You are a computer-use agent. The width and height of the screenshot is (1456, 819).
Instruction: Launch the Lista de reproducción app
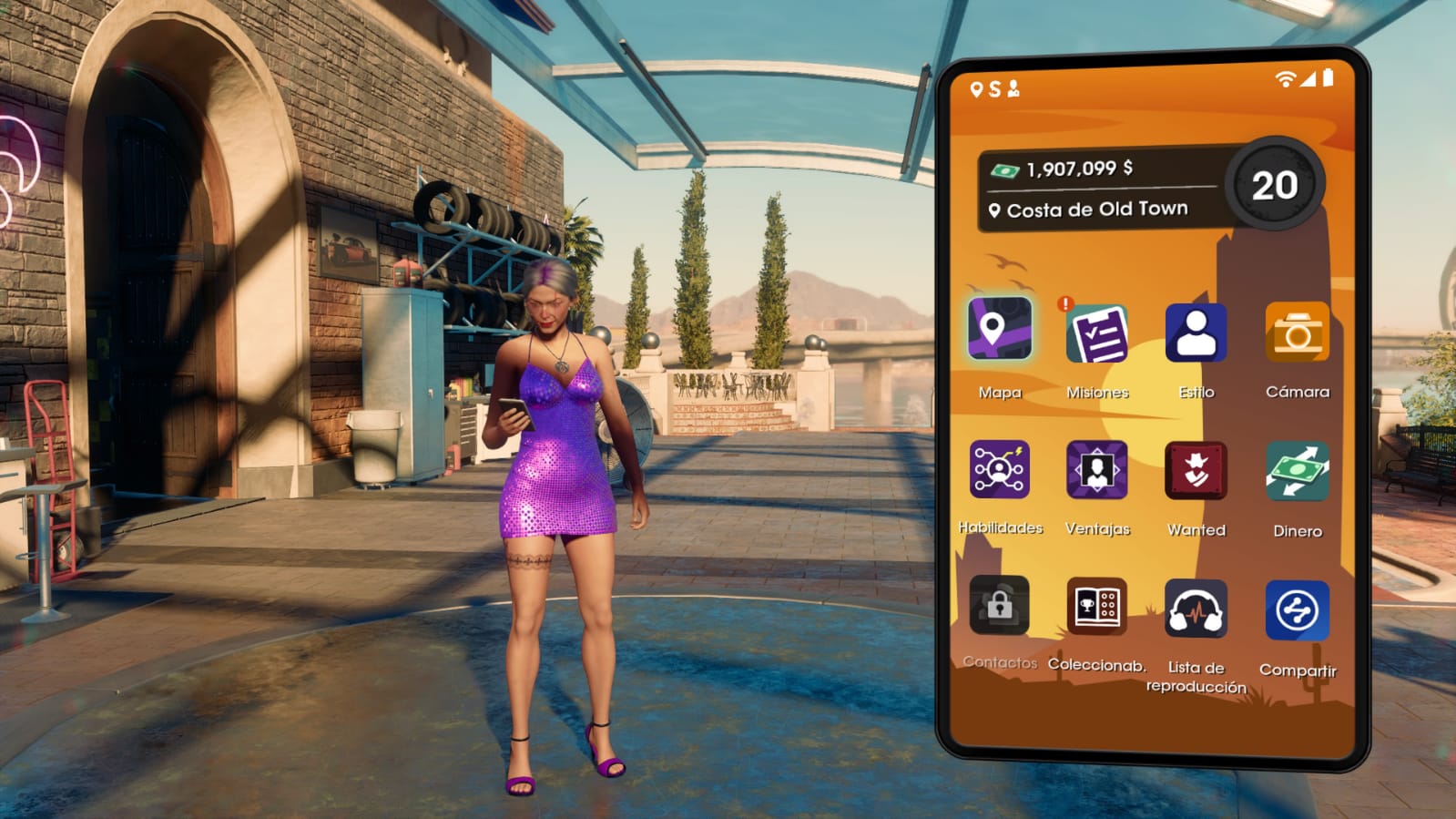[x=1196, y=609]
